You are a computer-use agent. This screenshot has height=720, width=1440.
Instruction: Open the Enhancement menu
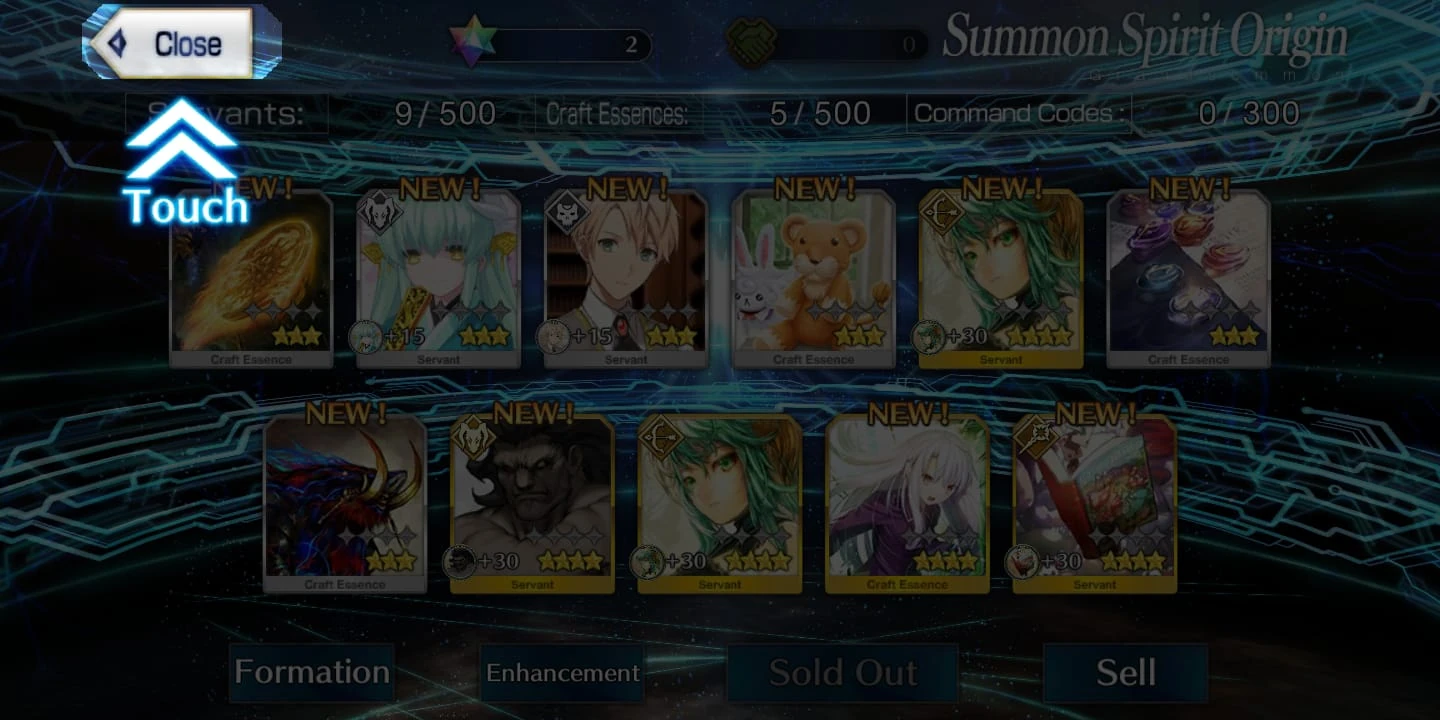click(x=562, y=674)
